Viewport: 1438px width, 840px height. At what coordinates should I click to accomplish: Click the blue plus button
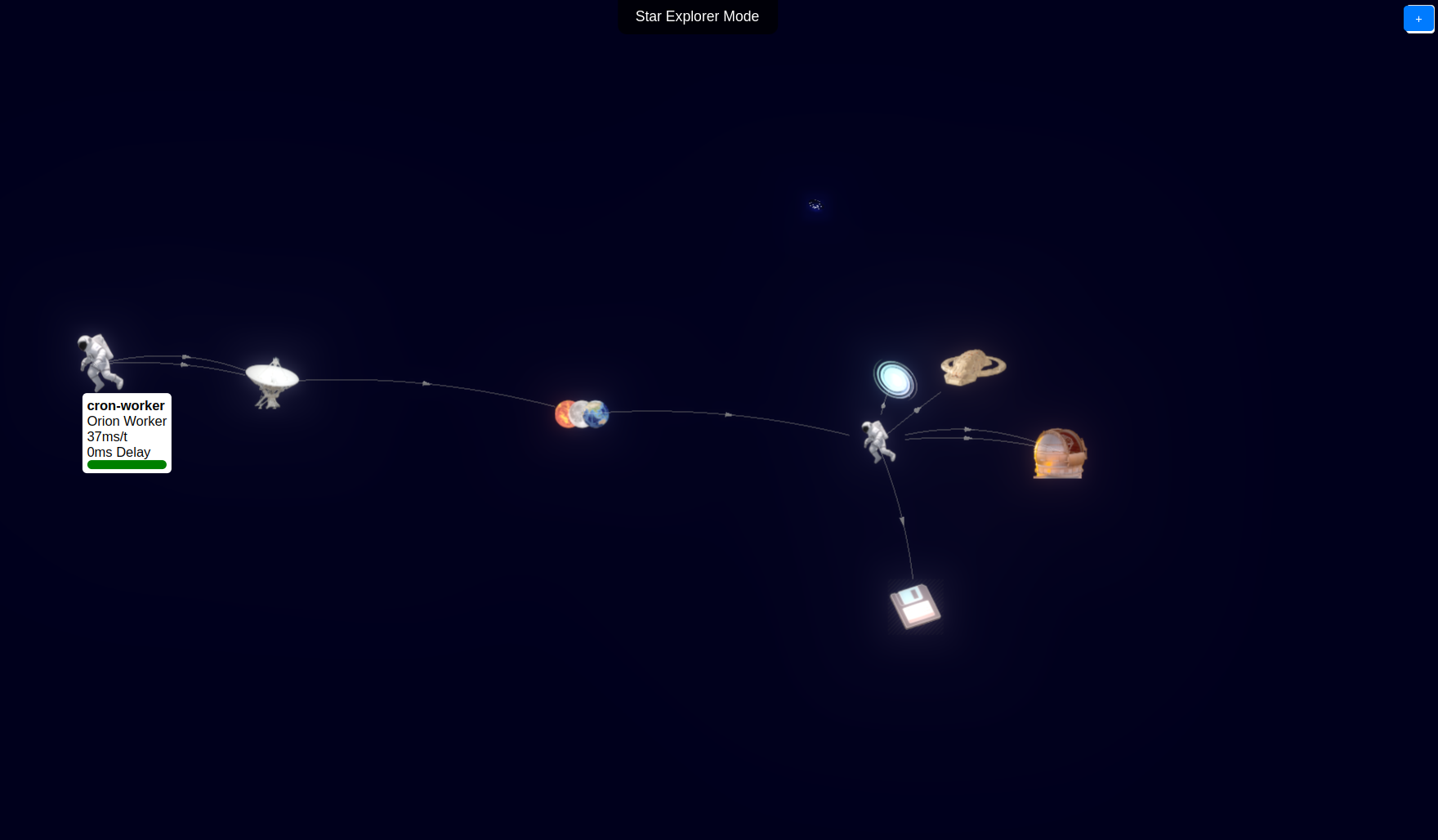coord(1418,19)
